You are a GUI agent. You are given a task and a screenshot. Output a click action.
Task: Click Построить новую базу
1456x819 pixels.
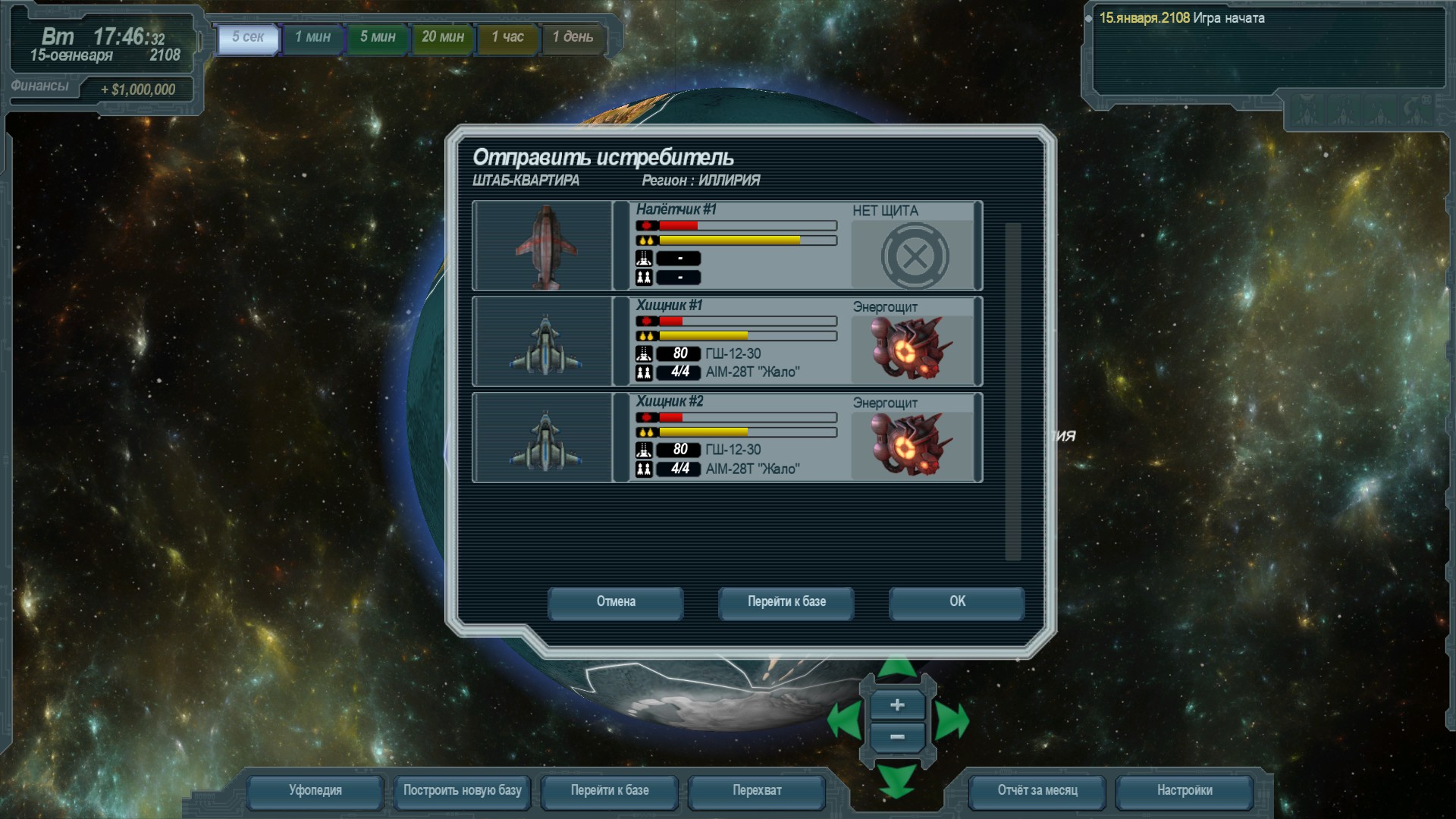coord(462,791)
